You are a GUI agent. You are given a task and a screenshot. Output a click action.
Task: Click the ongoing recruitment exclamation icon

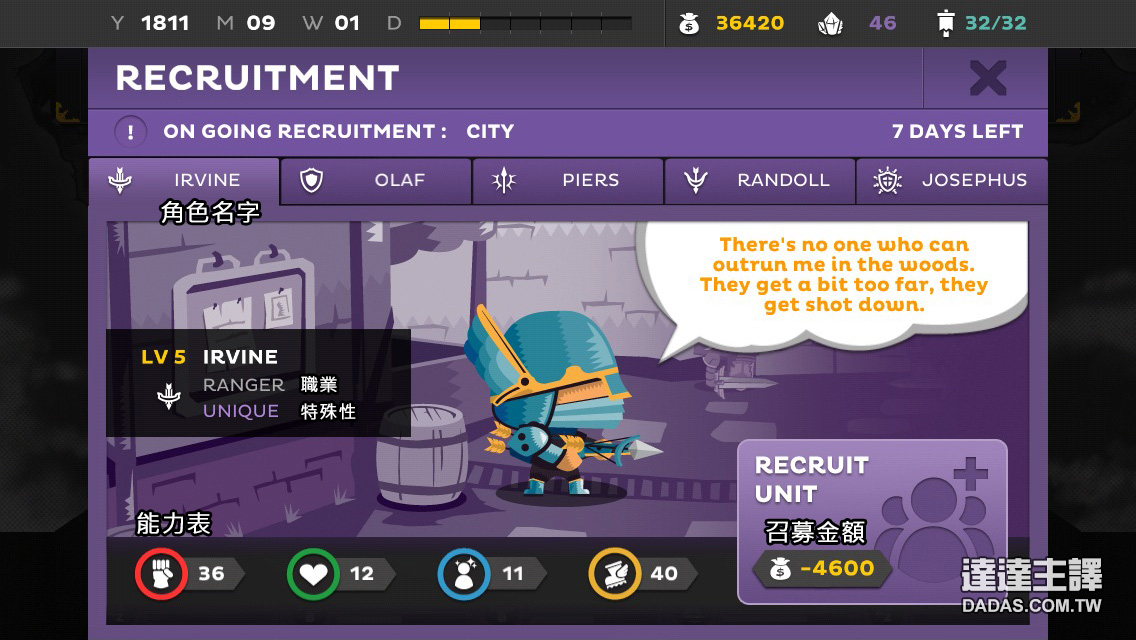click(x=131, y=132)
